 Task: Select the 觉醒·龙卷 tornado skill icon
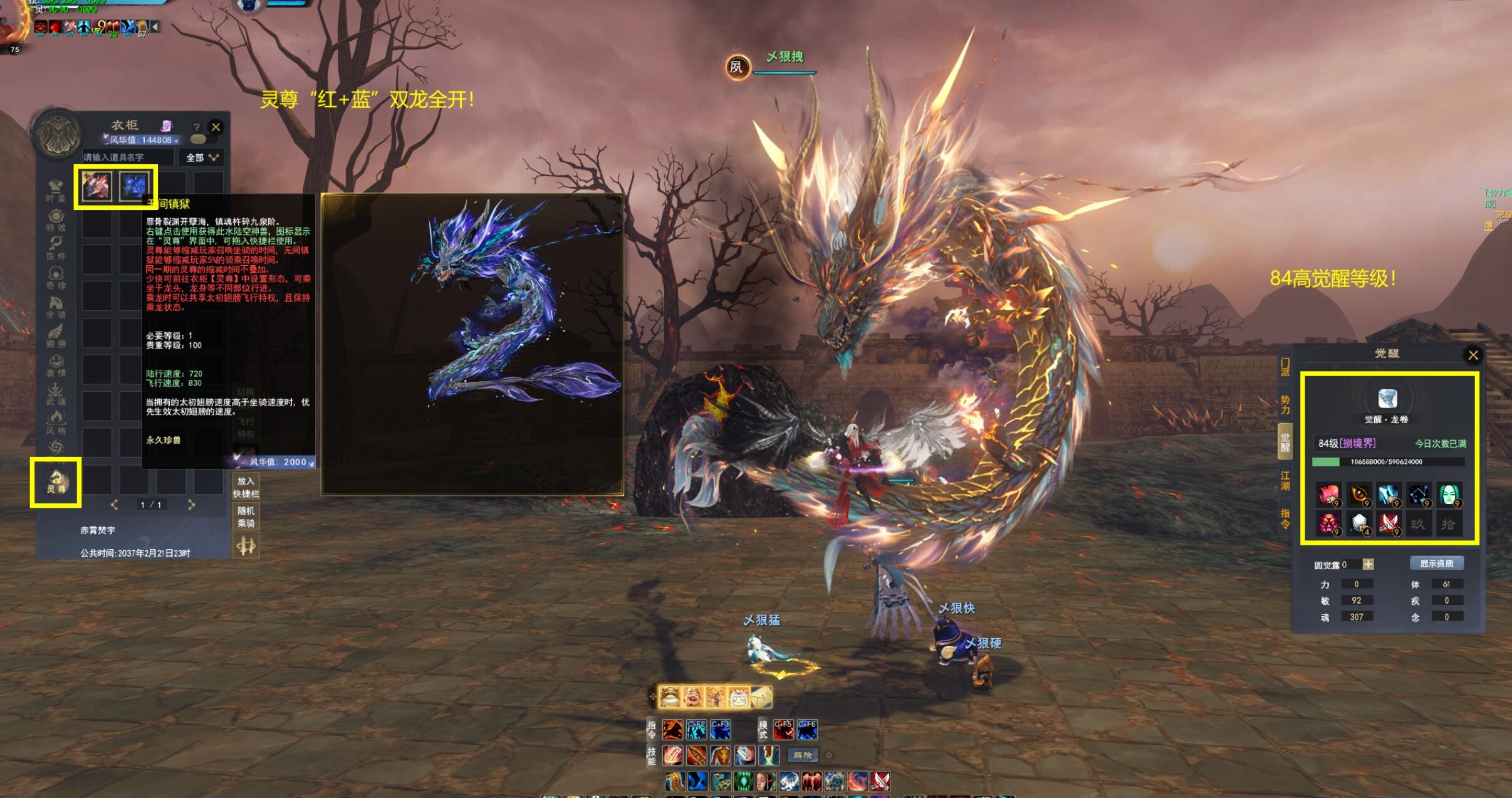click(x=1387, y=399)
